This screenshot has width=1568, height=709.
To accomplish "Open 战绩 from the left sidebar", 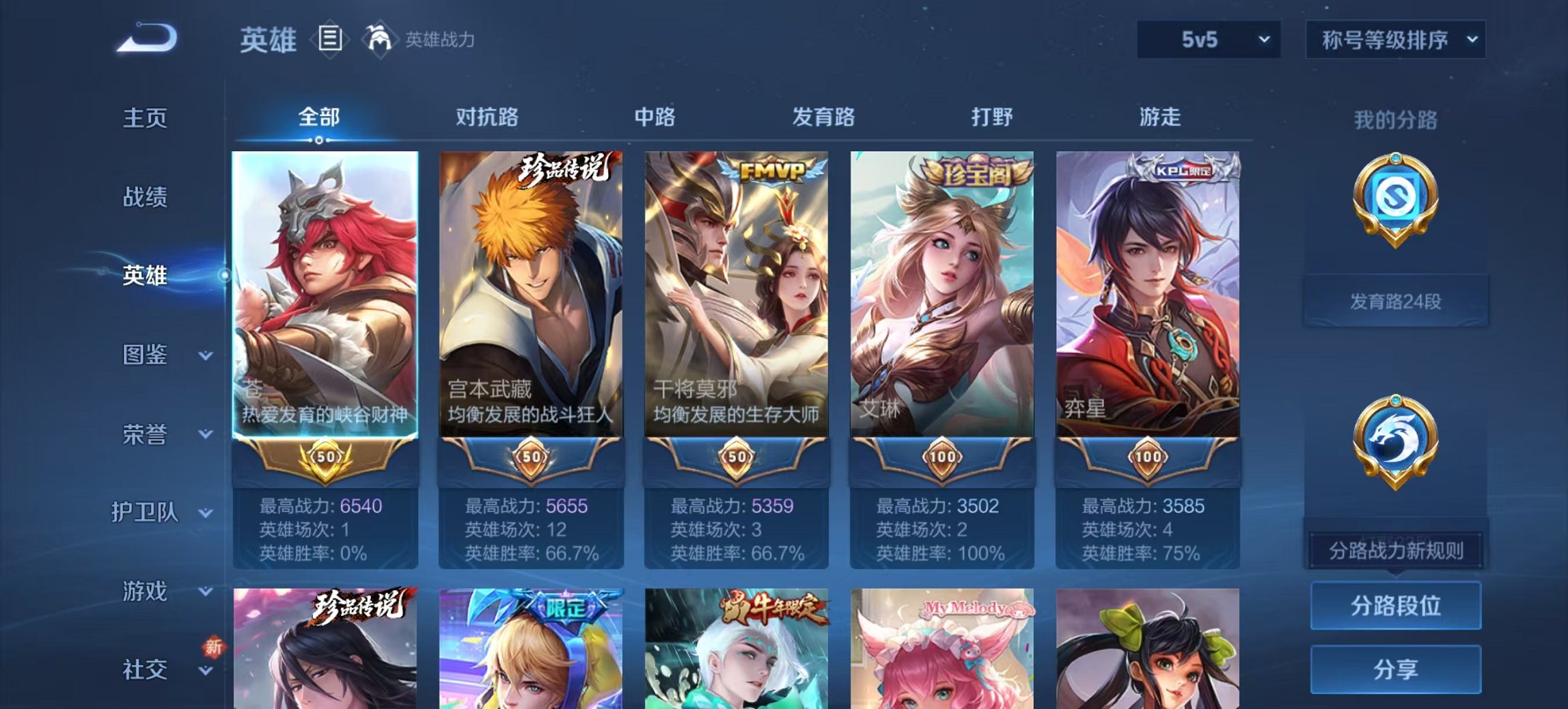I will tap(146, 197).
